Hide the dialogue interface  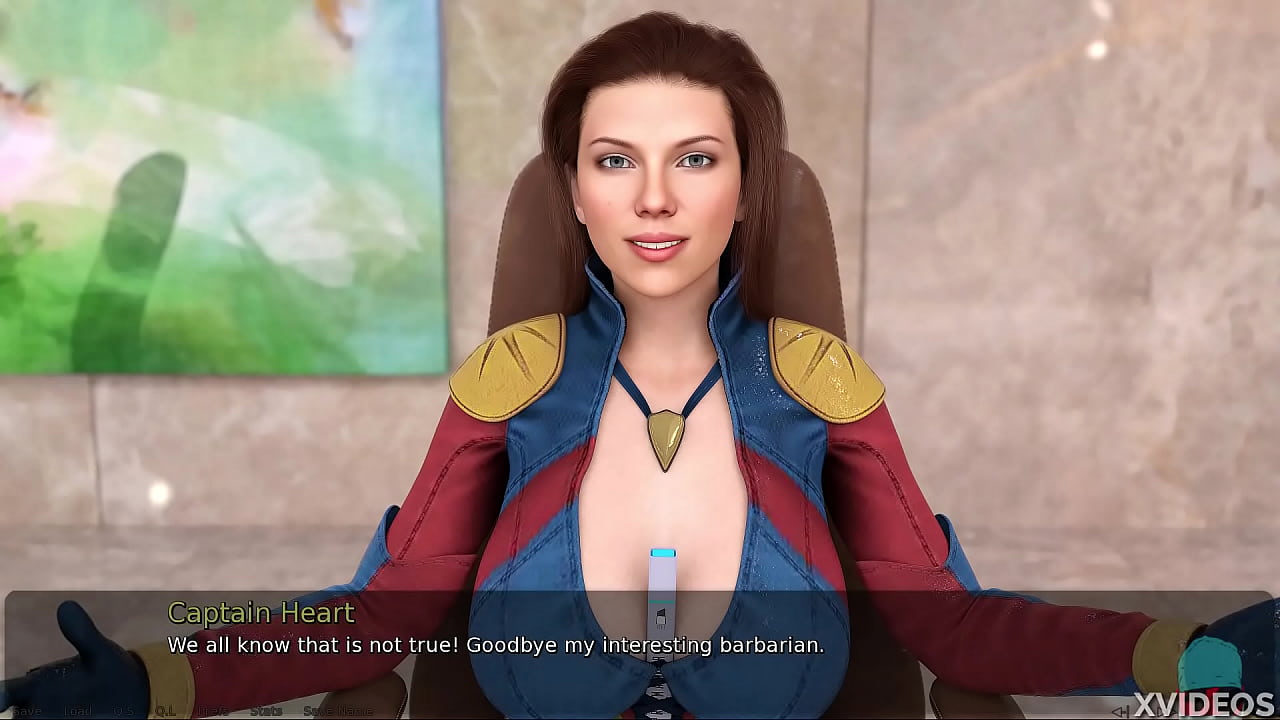[213, 711]
